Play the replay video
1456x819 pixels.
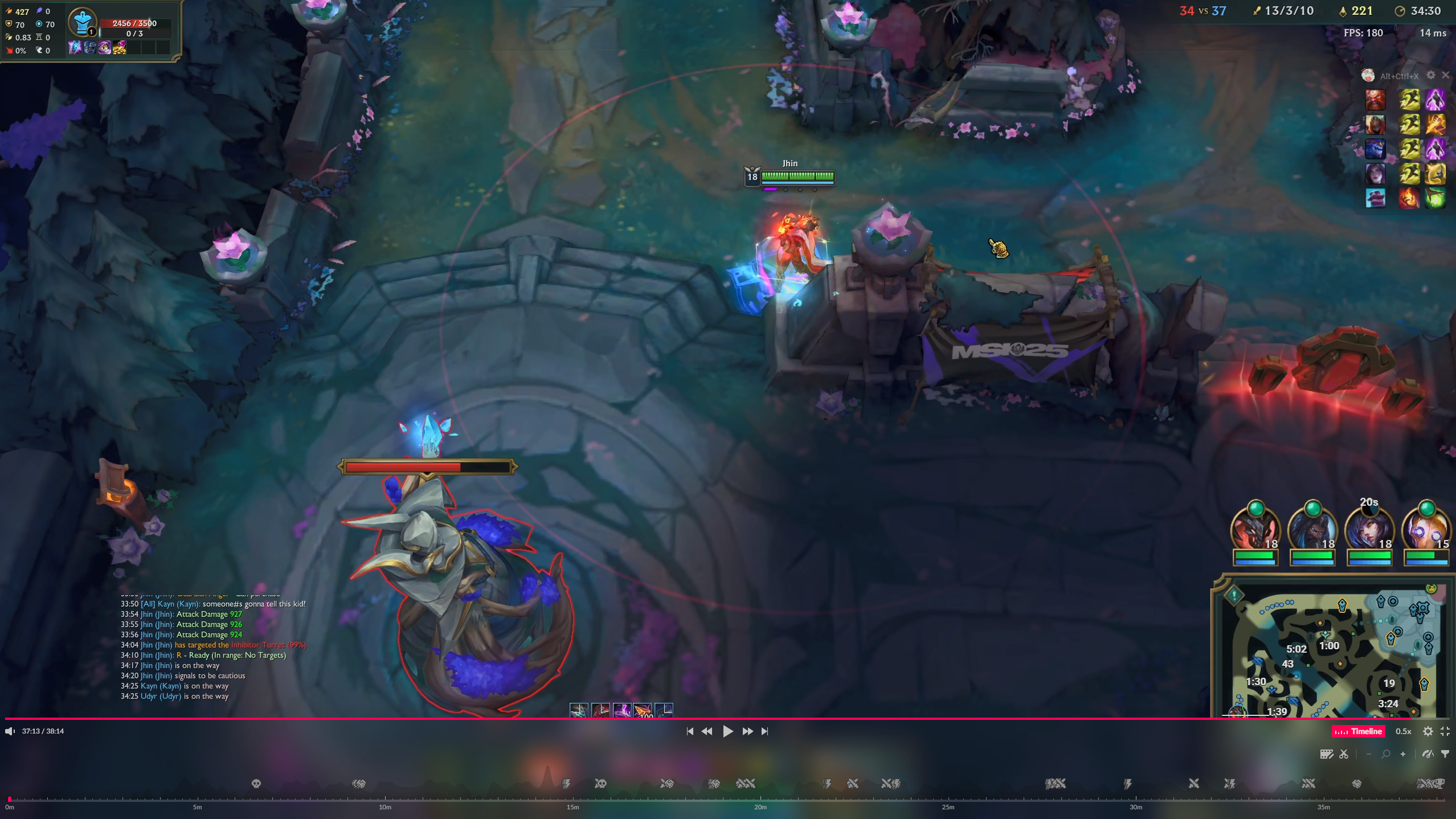(x=727, y=731)
